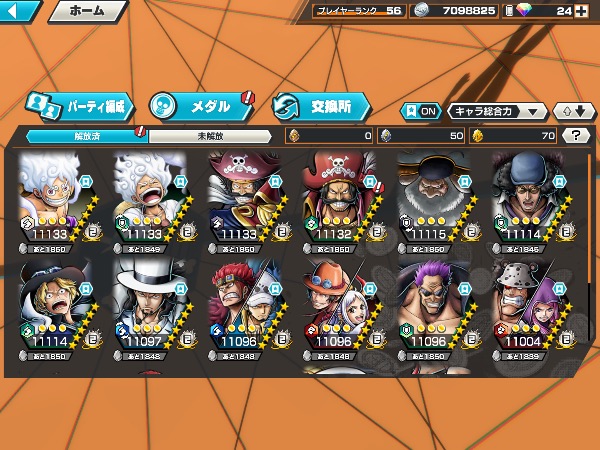Open the question mark help
This screenshot has width=600, height=450.
(x=576, y=135)
